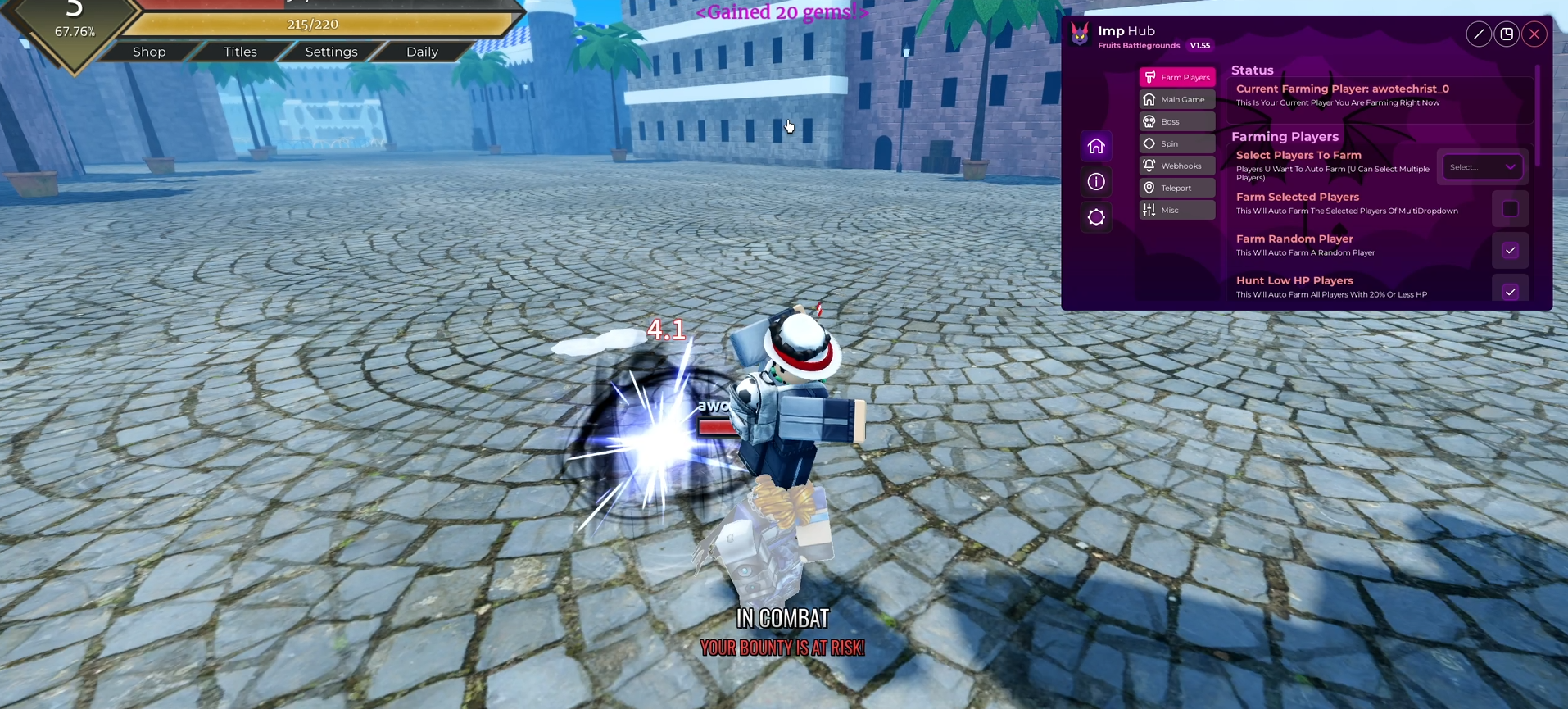This screenshot has width=1568, height=709.
Task: Open the Boss tab
Action: click(x=1176, y=121)
